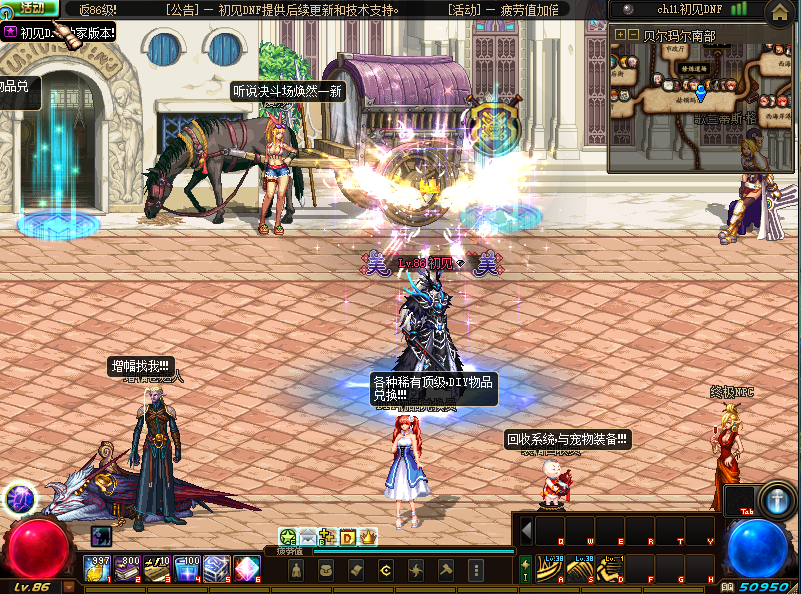Click the flame icon above fatigue bar

368,537
